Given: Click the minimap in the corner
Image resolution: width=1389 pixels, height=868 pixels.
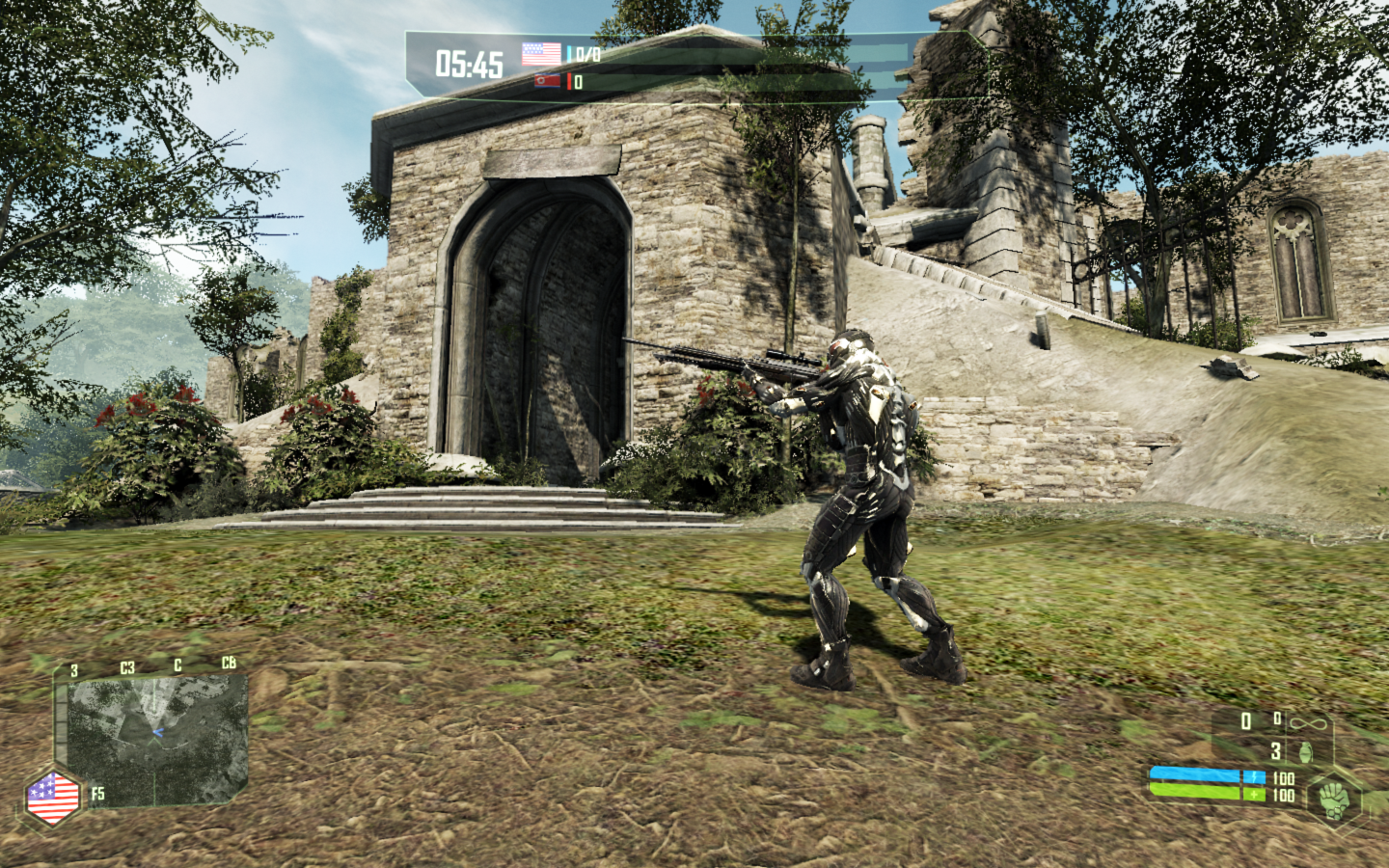Looking at the screenshot, I should 156,739.
